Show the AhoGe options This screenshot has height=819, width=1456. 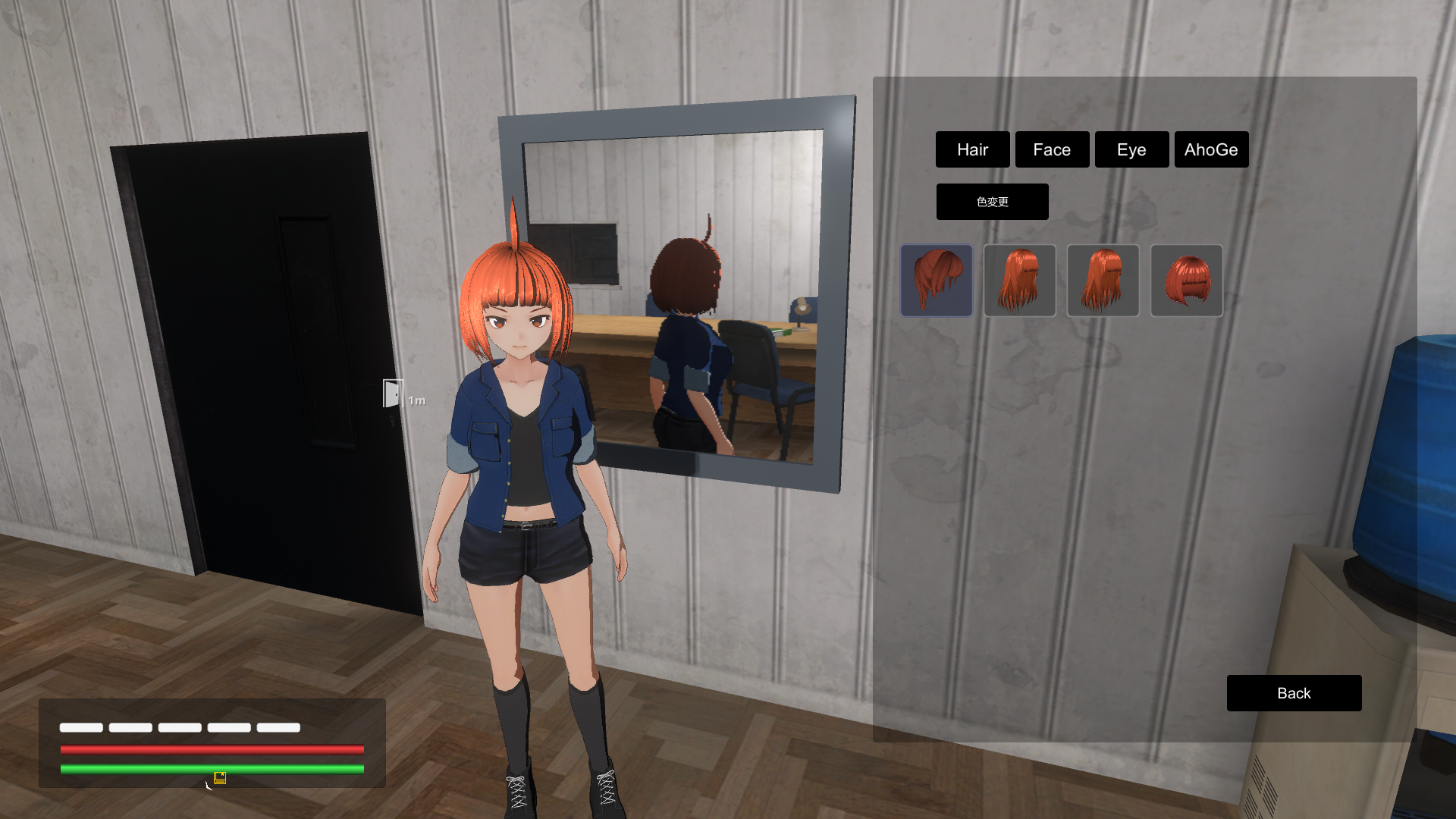(x=1211, y=149)
